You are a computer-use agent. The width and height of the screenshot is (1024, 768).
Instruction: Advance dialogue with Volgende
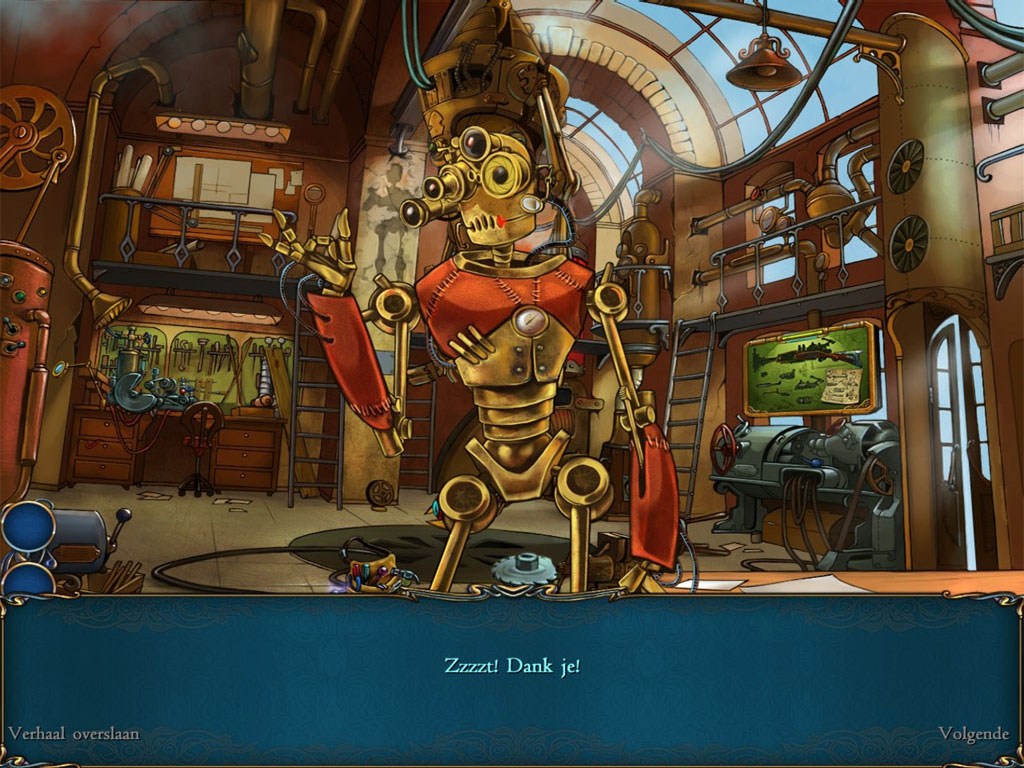pyautogui.click(x=973, y=733)
